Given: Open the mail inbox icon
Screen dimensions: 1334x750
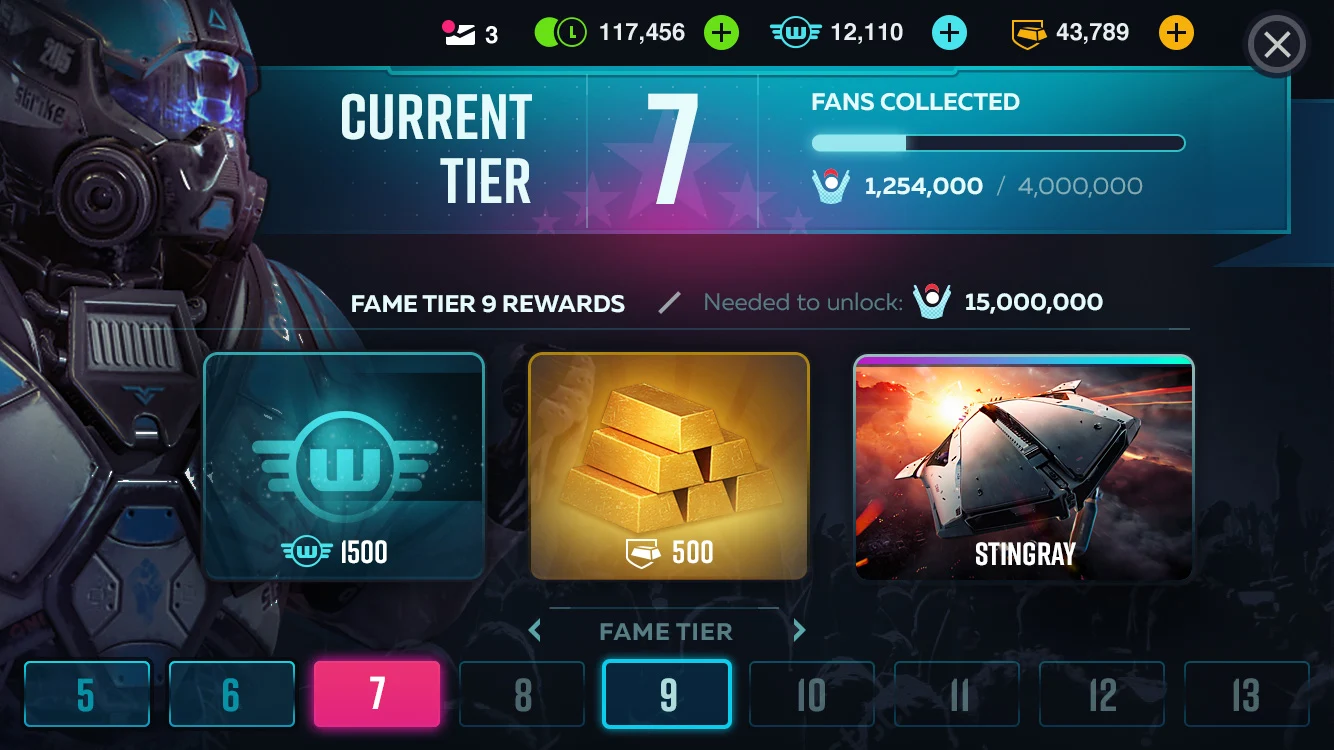Looking at the screenshot, I should point(459,34).
